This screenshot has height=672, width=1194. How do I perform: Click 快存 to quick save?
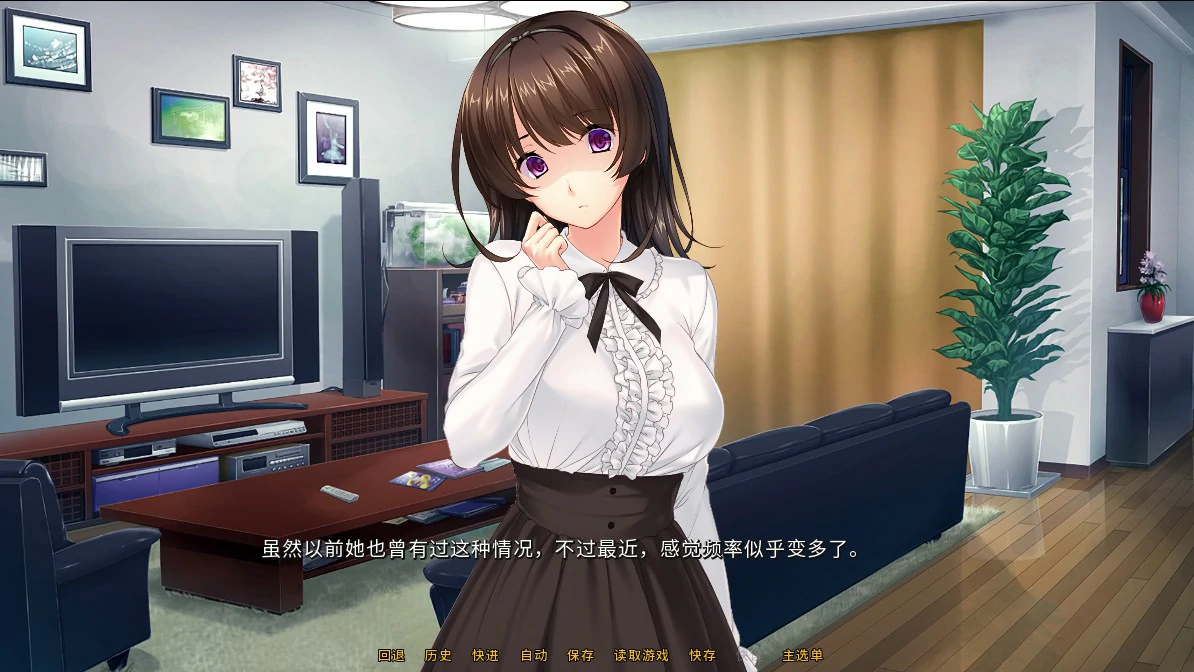point(702,656)
